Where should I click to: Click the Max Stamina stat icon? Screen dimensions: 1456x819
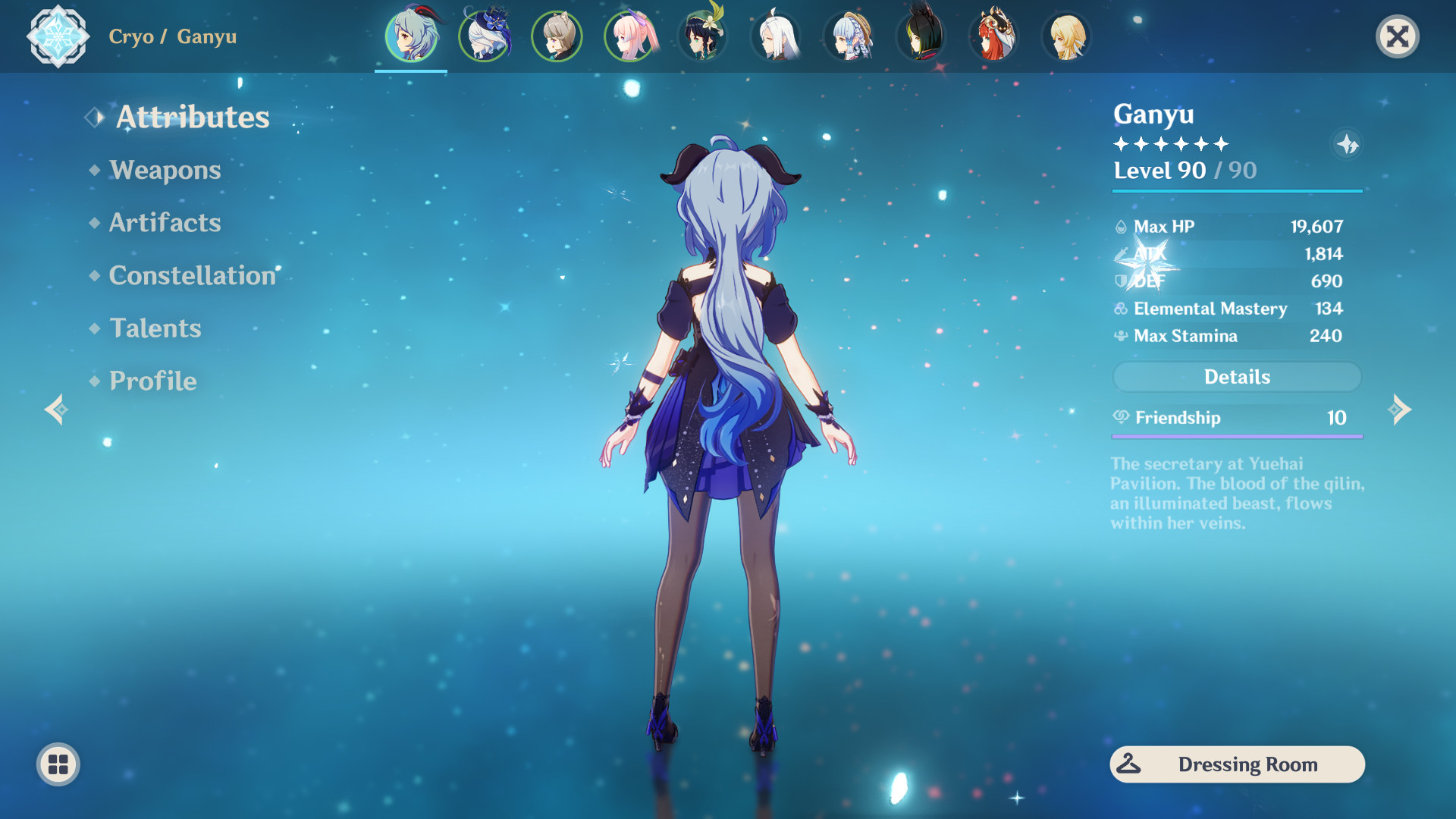tap(1121, 336)
